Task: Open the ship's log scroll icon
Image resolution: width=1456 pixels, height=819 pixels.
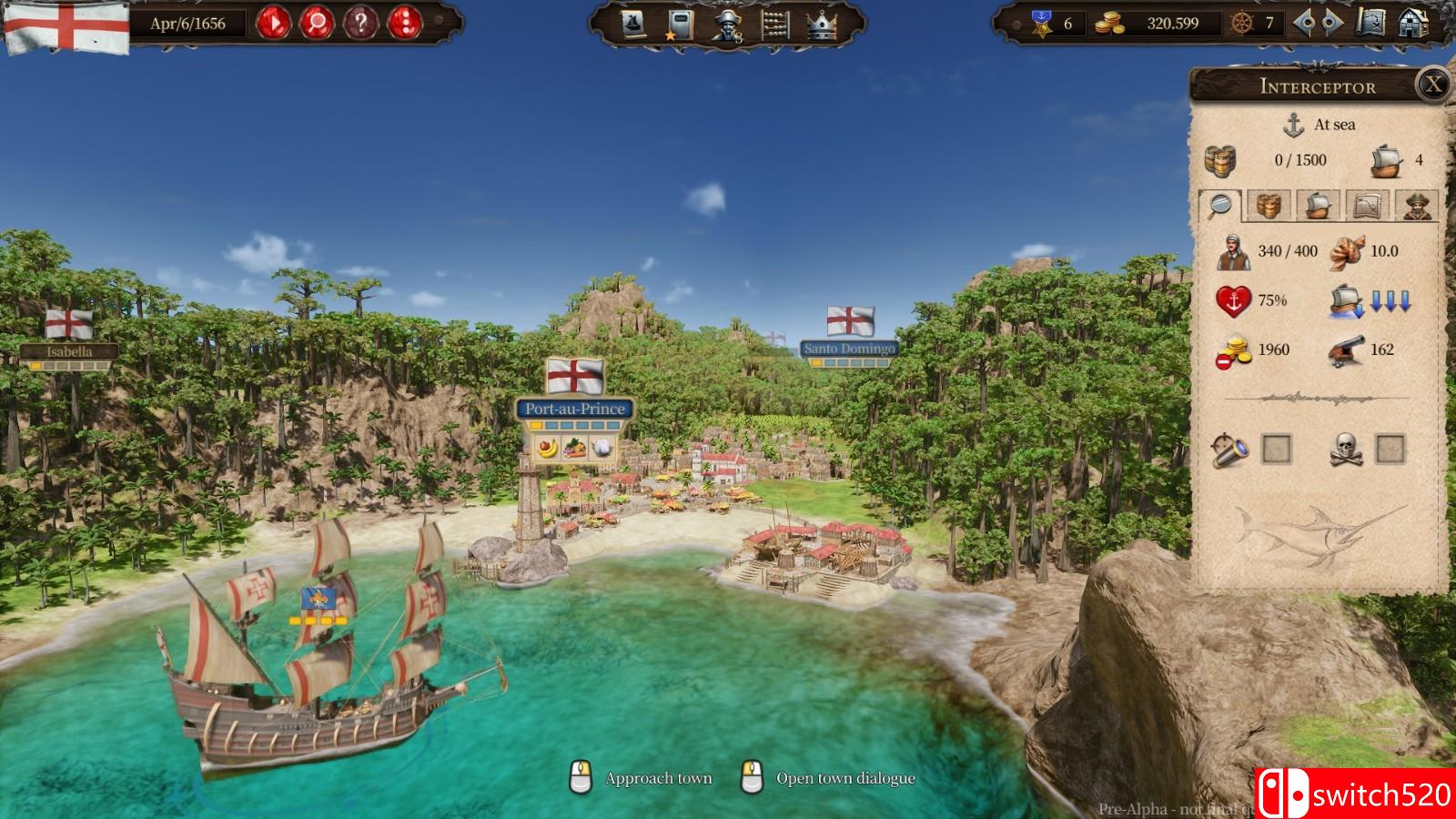Action: point(632,25)
